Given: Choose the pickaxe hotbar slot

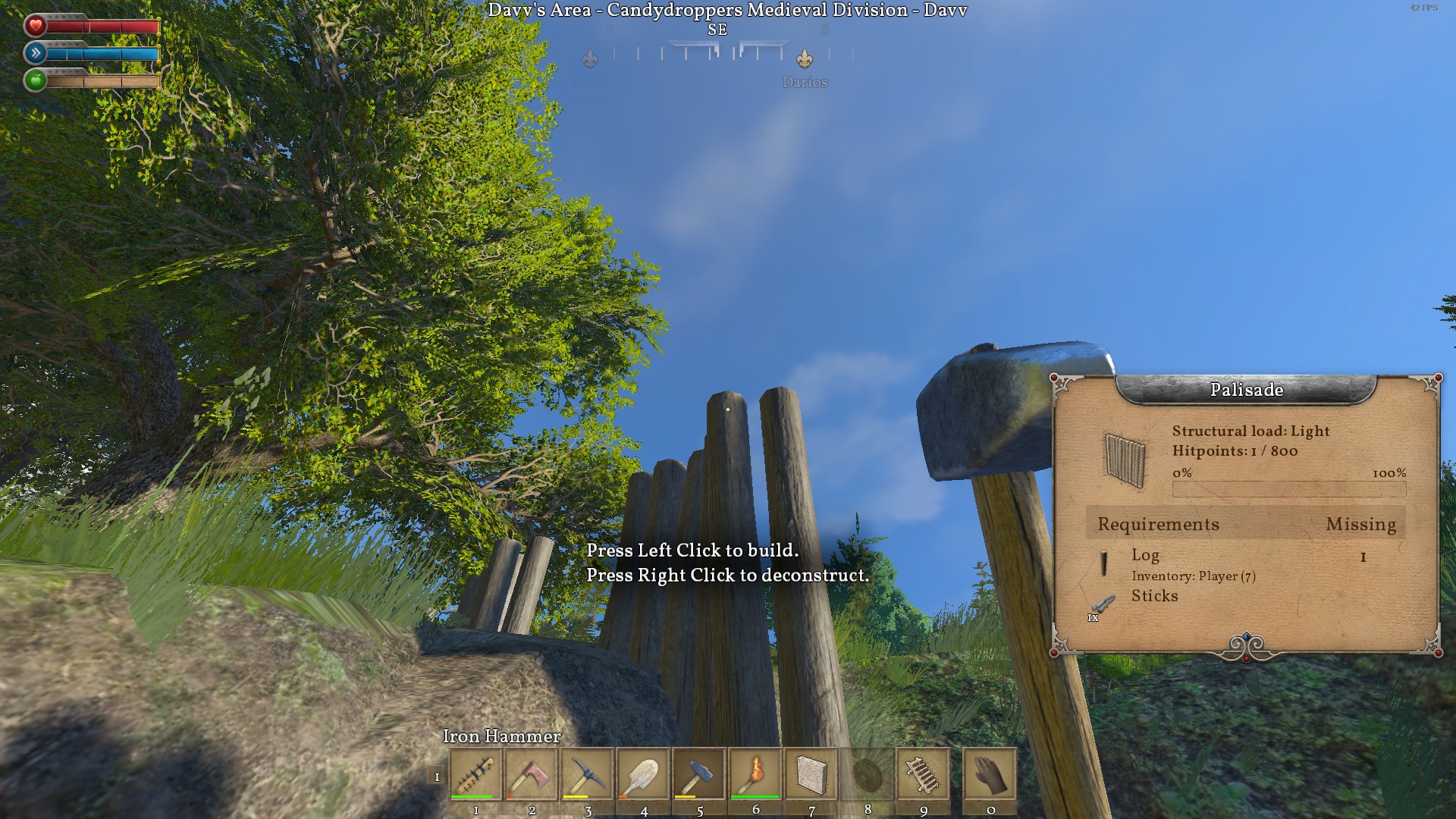Looking at the screenshot, I should pyautogui.click(x=588, y=774).
